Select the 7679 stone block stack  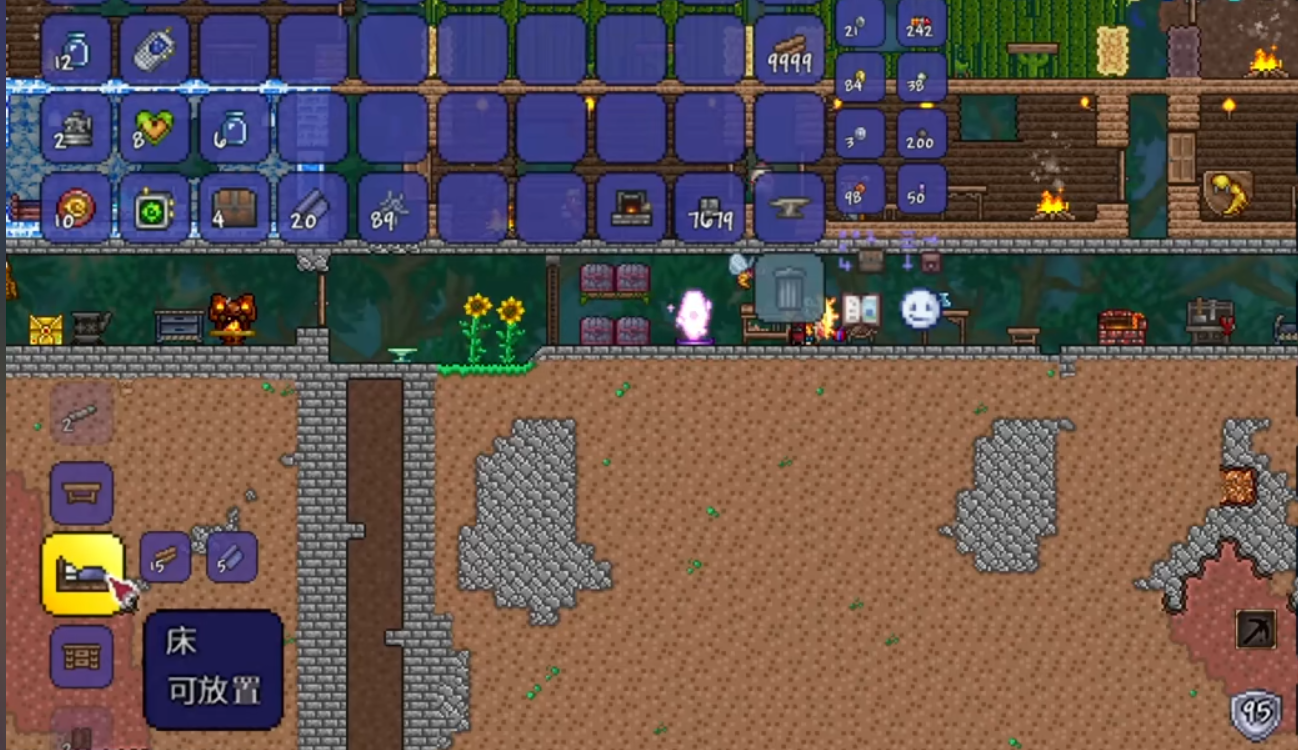click(710, 208)
